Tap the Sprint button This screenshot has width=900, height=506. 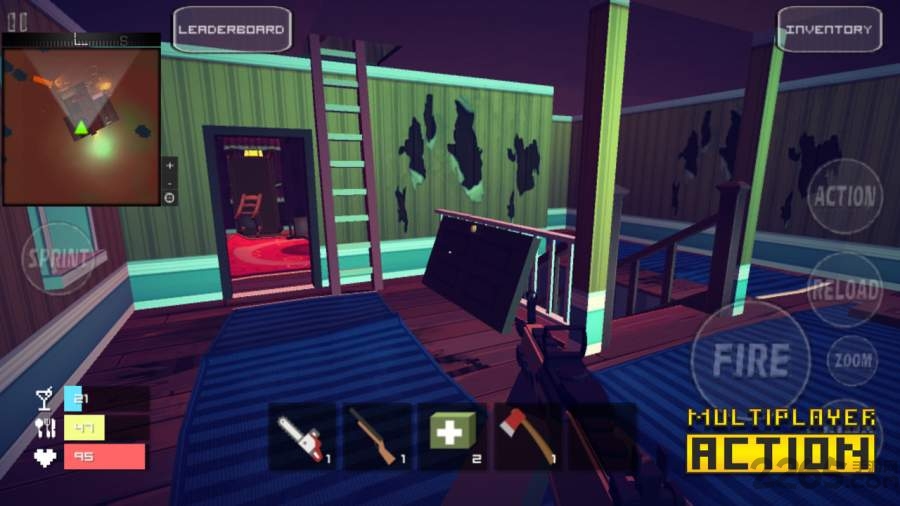coord(59,256)
